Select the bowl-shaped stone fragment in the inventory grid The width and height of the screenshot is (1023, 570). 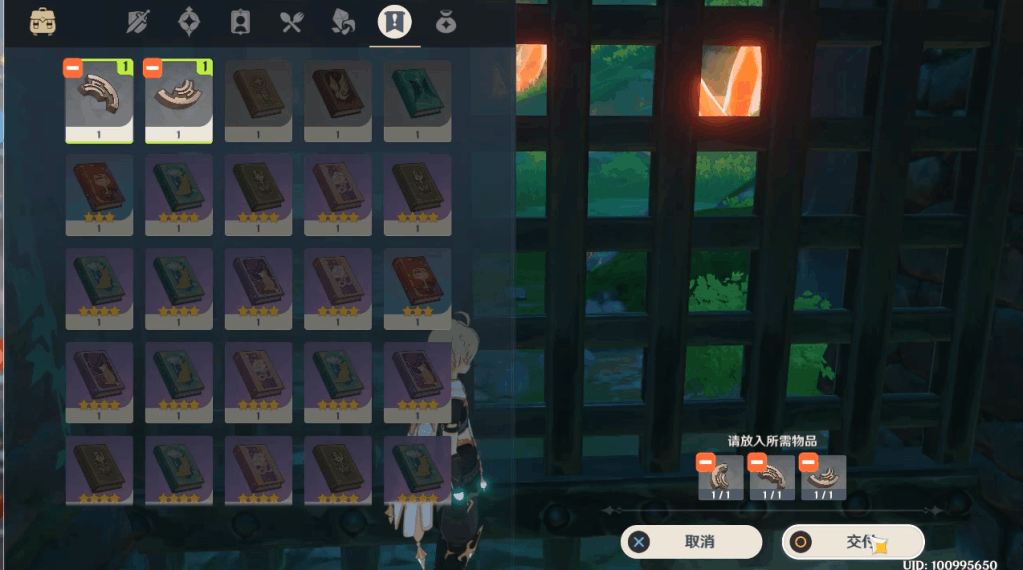click(x=179, y=100)
